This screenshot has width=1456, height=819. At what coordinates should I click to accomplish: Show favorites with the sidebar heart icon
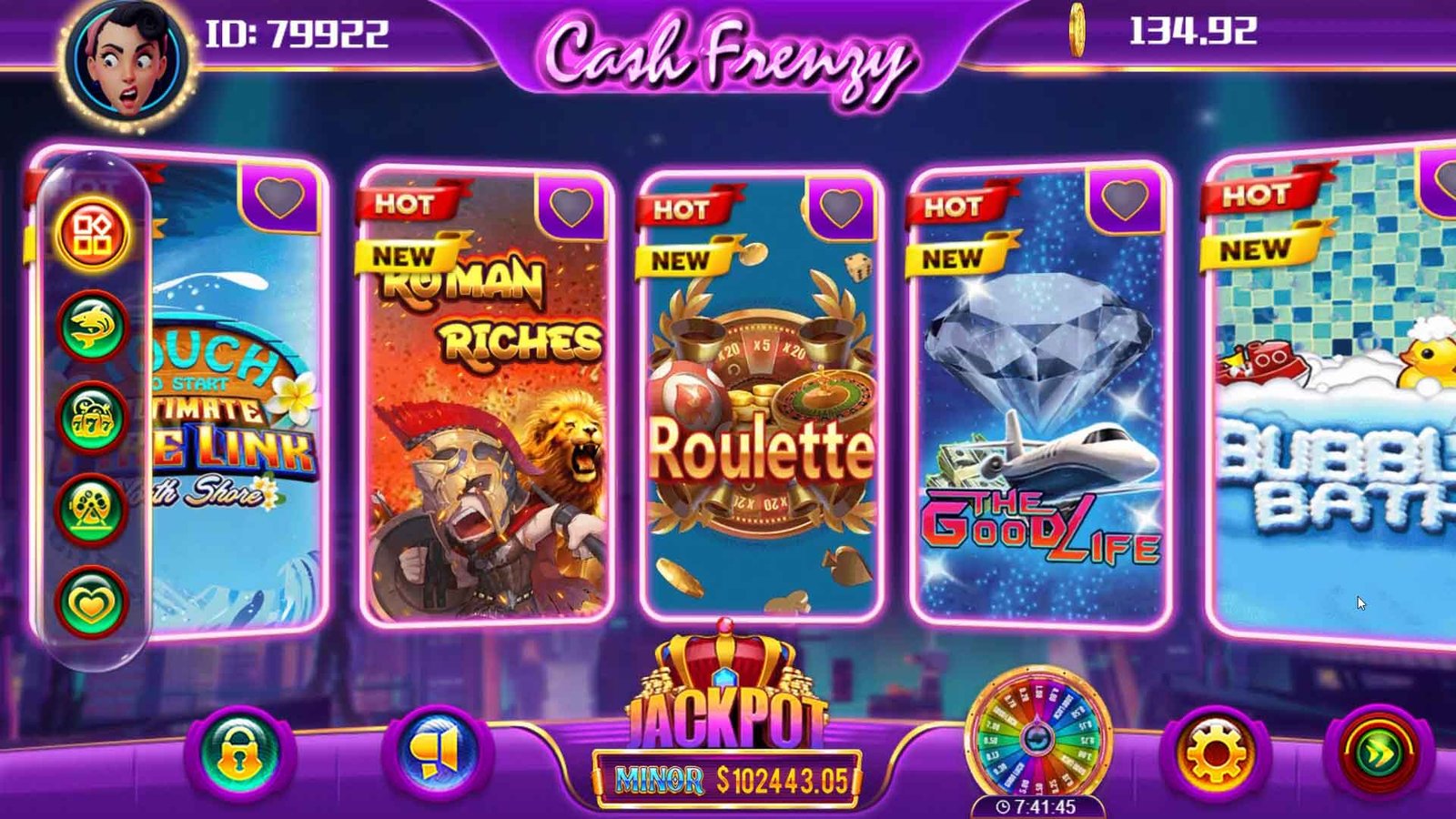point(92,602)
